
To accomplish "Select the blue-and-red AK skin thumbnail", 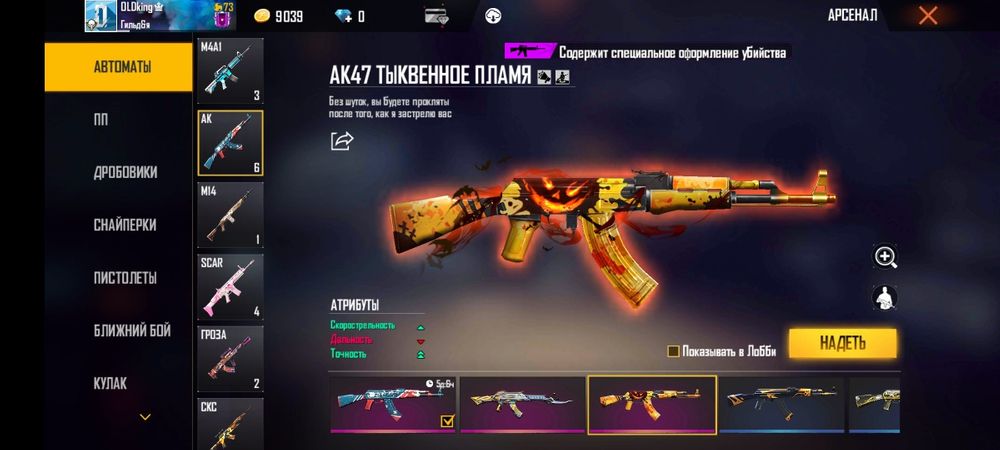I will 393,404.
